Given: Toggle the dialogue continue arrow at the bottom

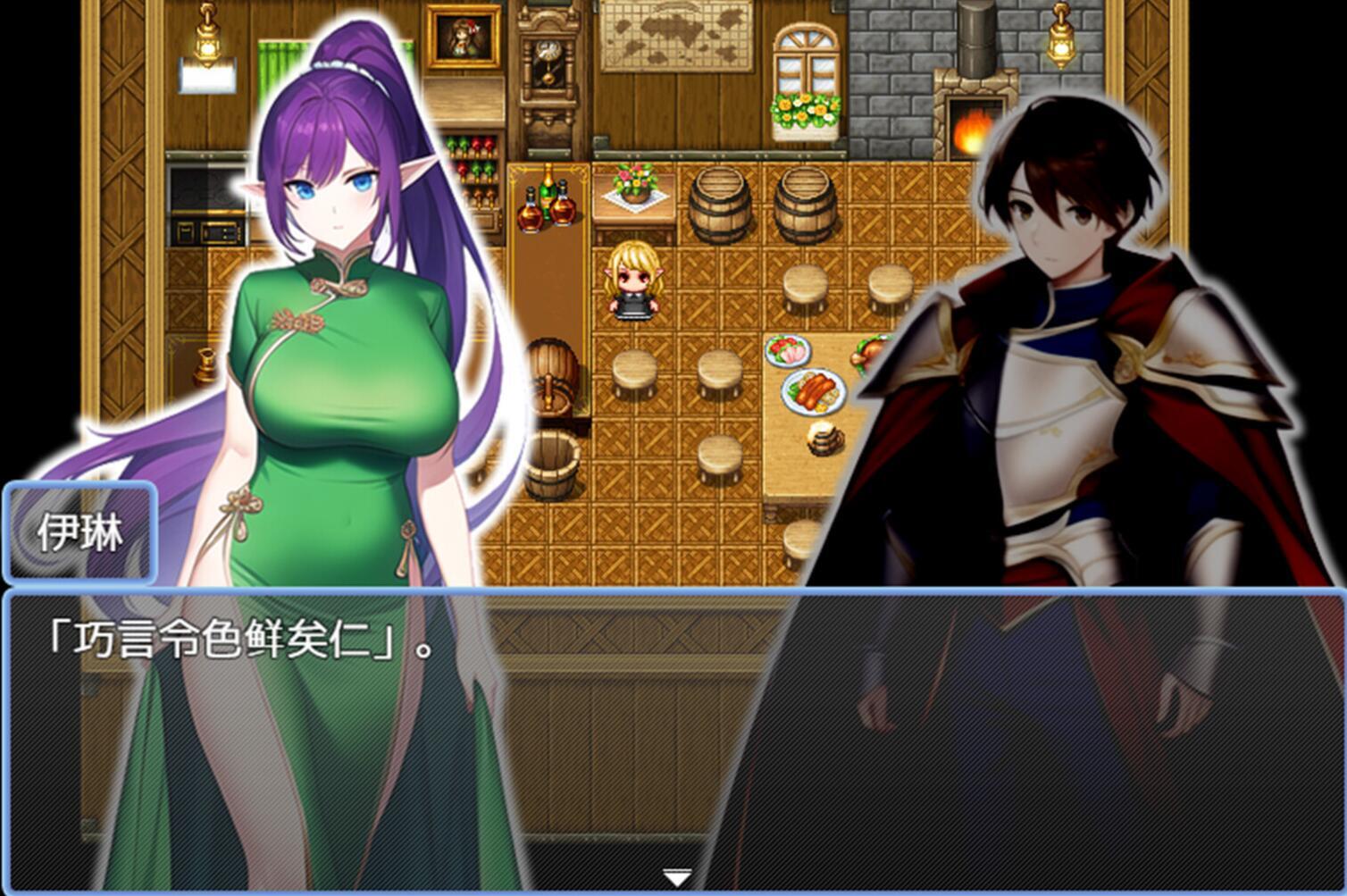Looking at the screenshot, I should [677, 879].
